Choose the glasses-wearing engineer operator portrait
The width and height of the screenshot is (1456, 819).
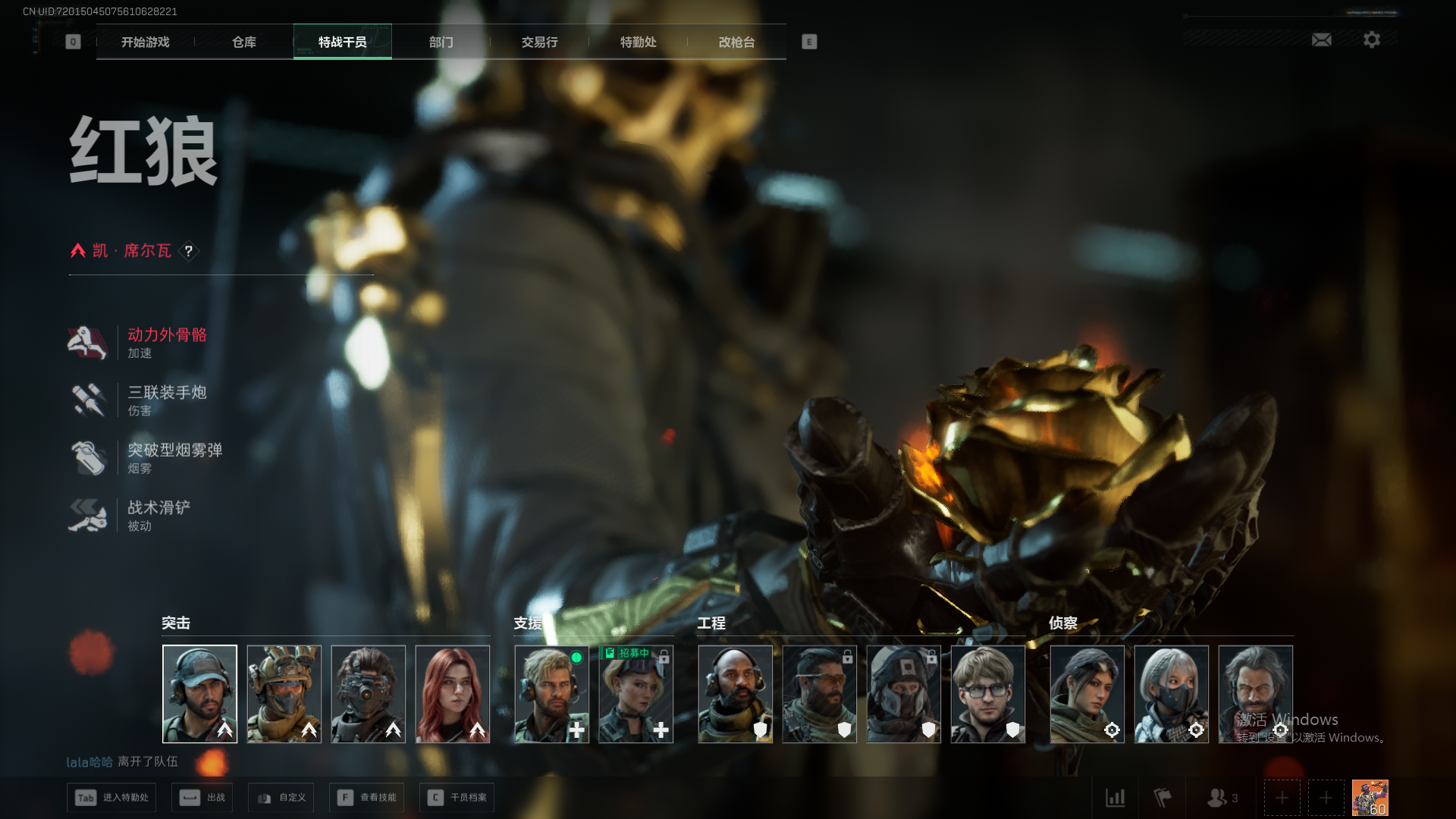click(x=987, y=694)
